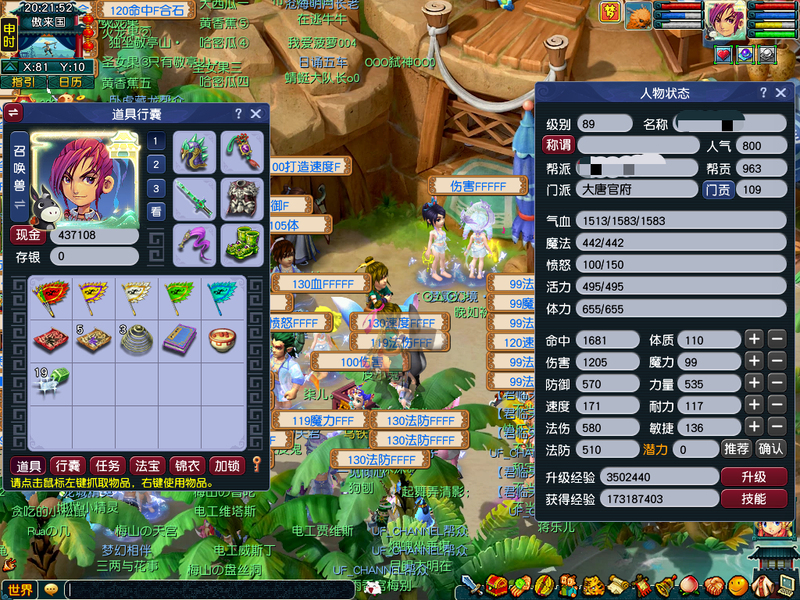Screen dimensions: 800x600
Task: Click the 推荐 recommend attribute button
Action: pos(737,449)
